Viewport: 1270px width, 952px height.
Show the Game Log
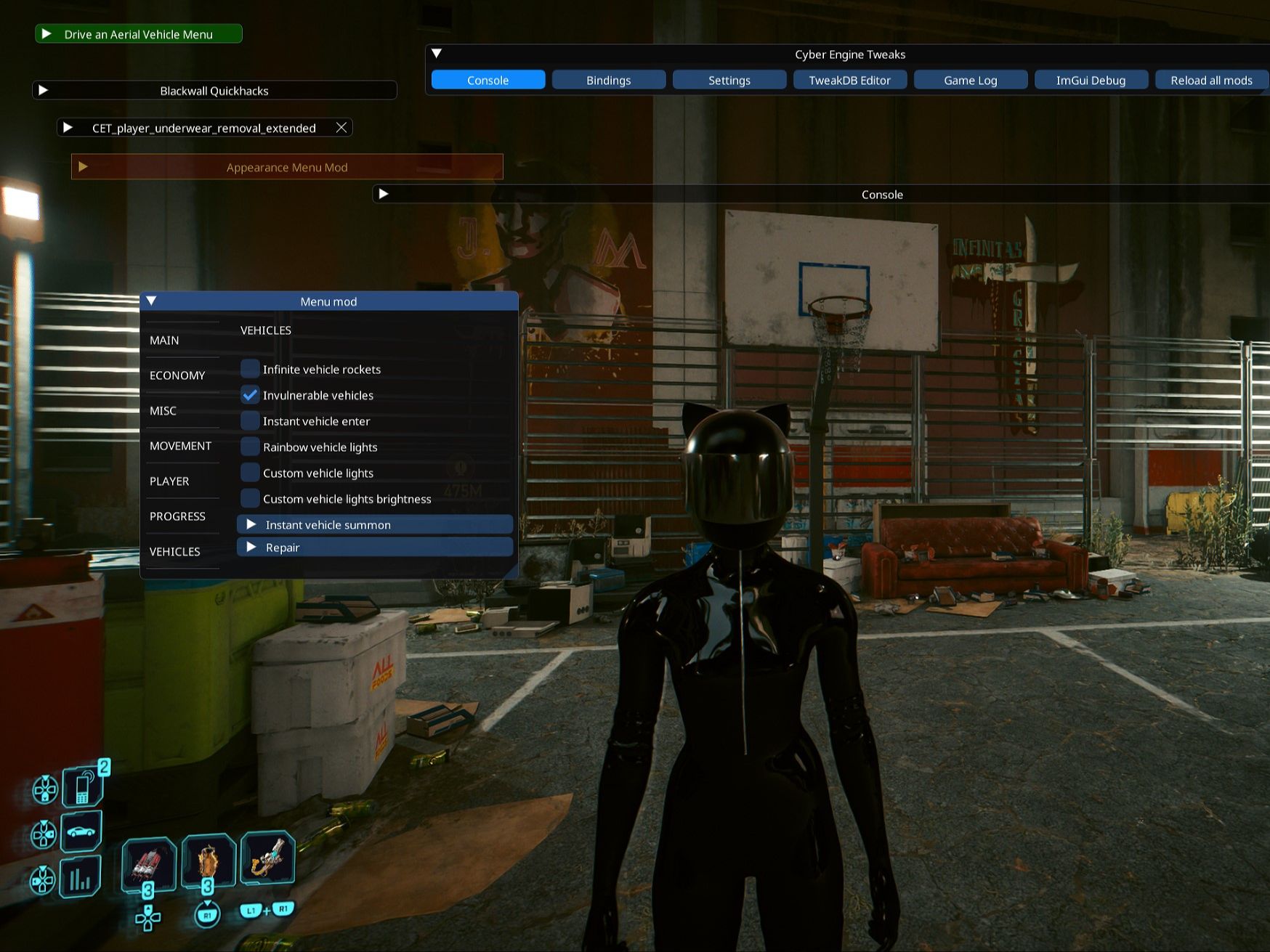pyautogui.click(x=970, y=80)
